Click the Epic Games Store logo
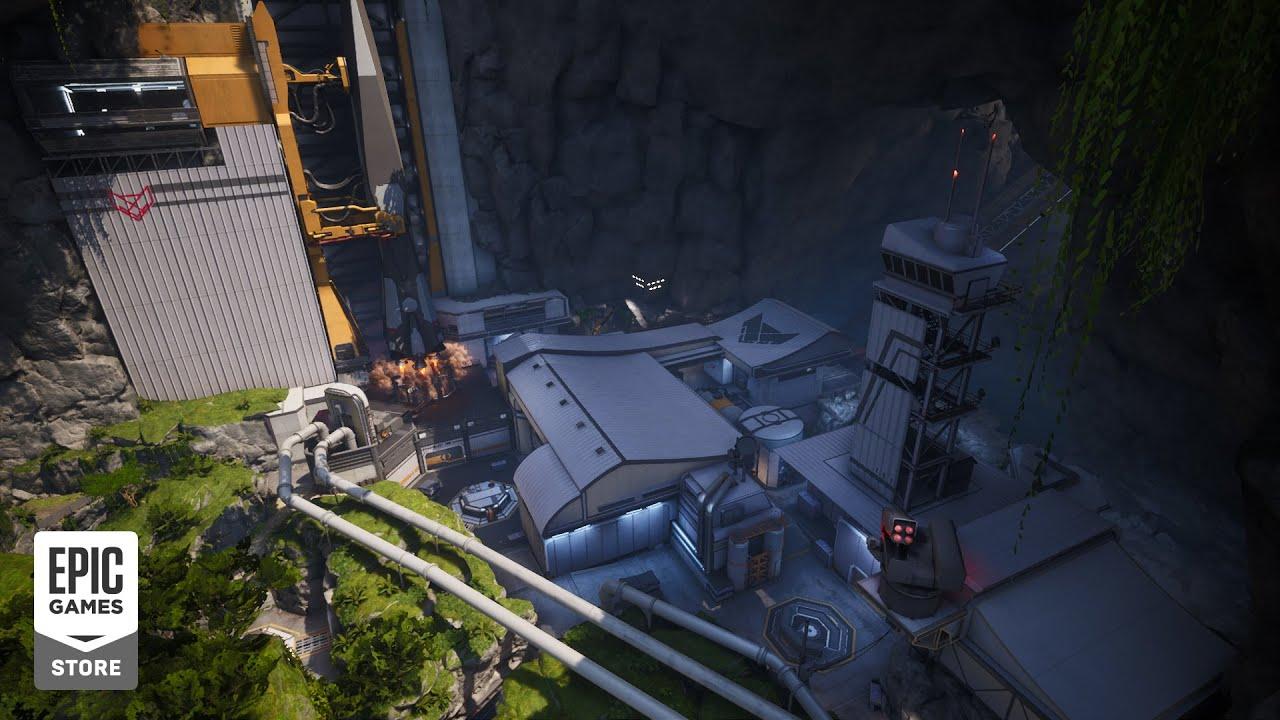Image resolution: width=1280 pixels, height=720 pixels. (86, 609)
